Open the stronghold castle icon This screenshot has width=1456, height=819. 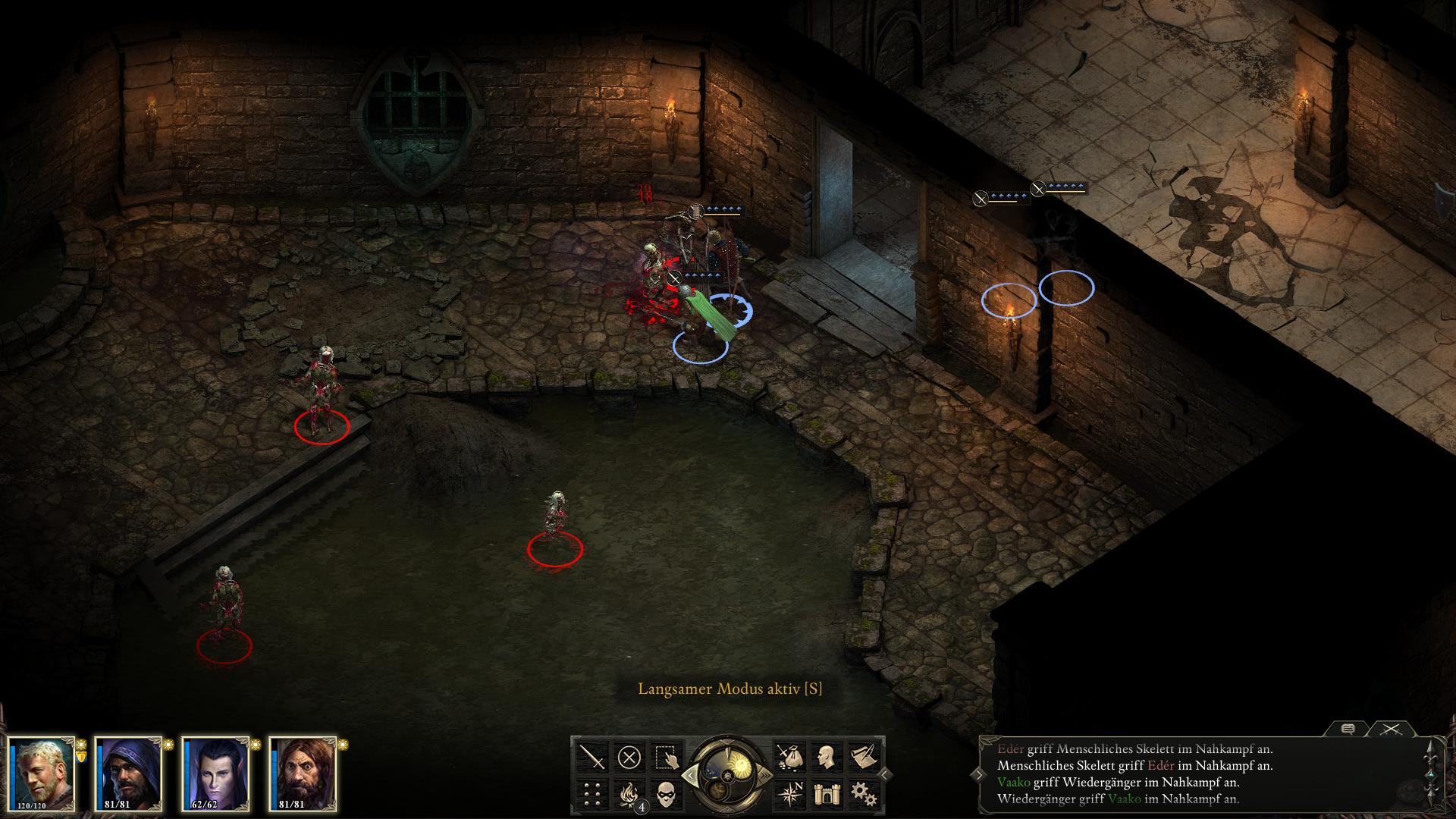click(826, 794)
